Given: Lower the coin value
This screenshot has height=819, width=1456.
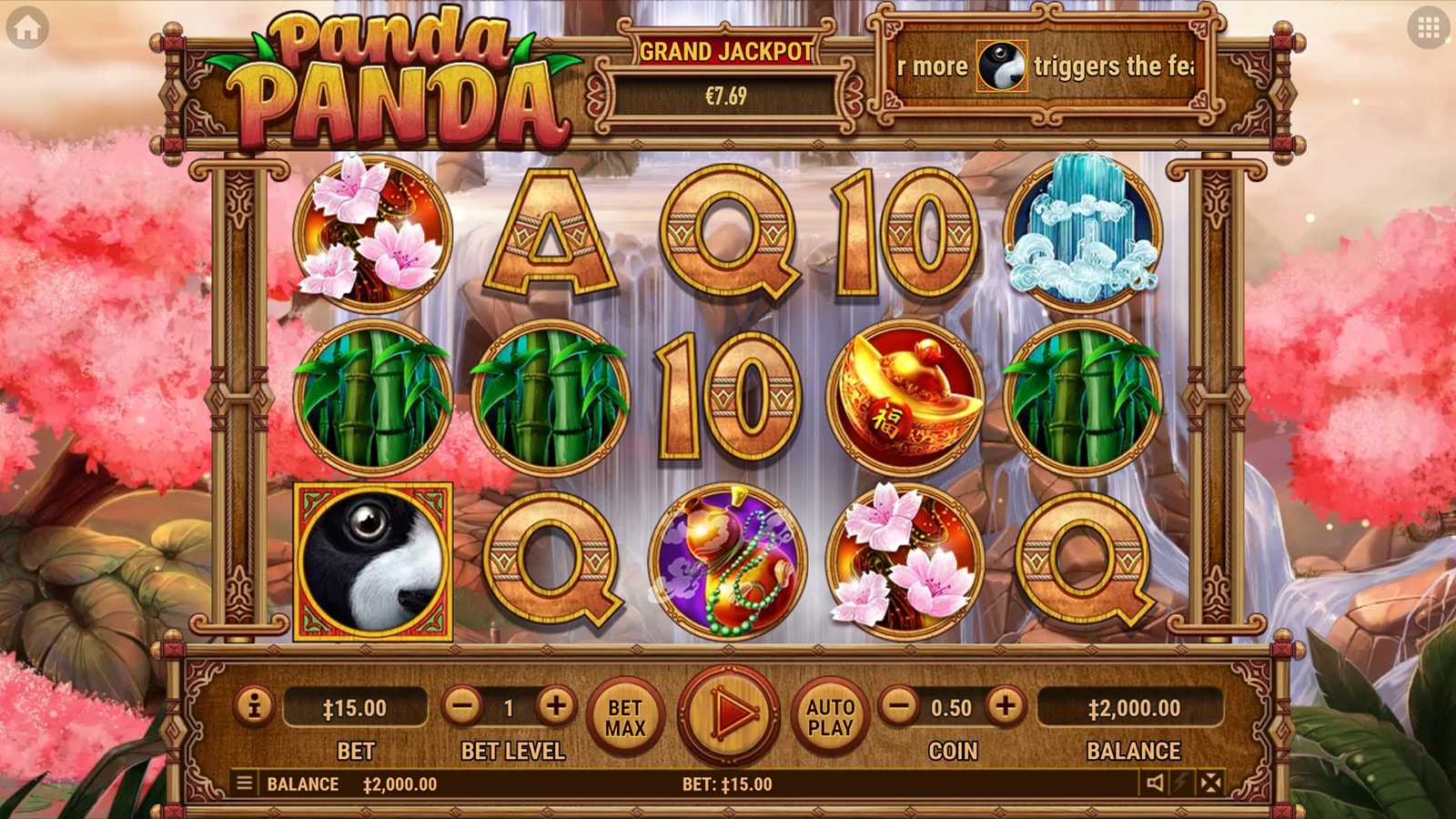Looking at the screenshot, I should pyautogui.click(x=899, y=706).
